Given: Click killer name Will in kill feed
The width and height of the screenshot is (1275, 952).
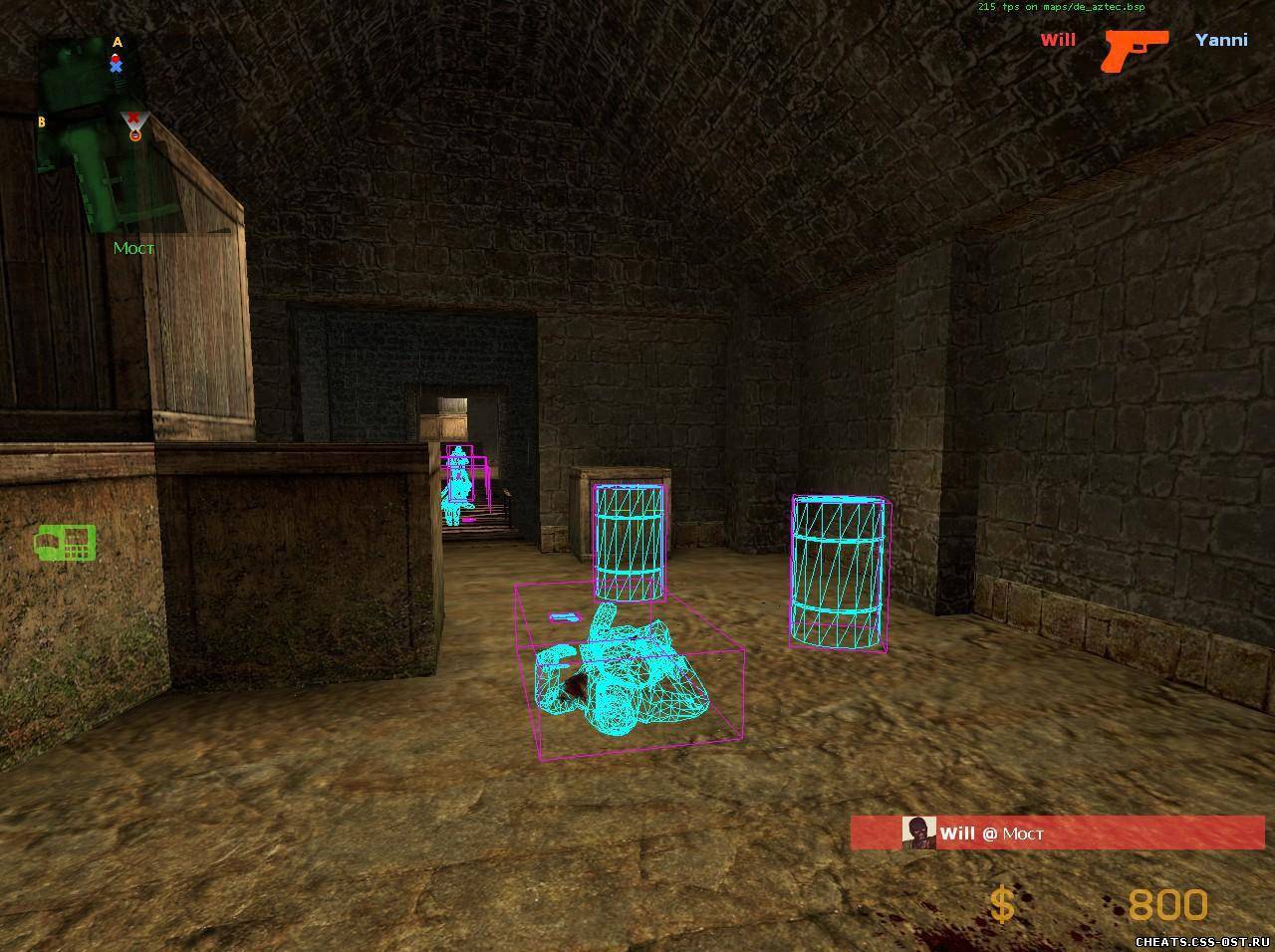Looking at the screenshot, I should click(1058, 40).
